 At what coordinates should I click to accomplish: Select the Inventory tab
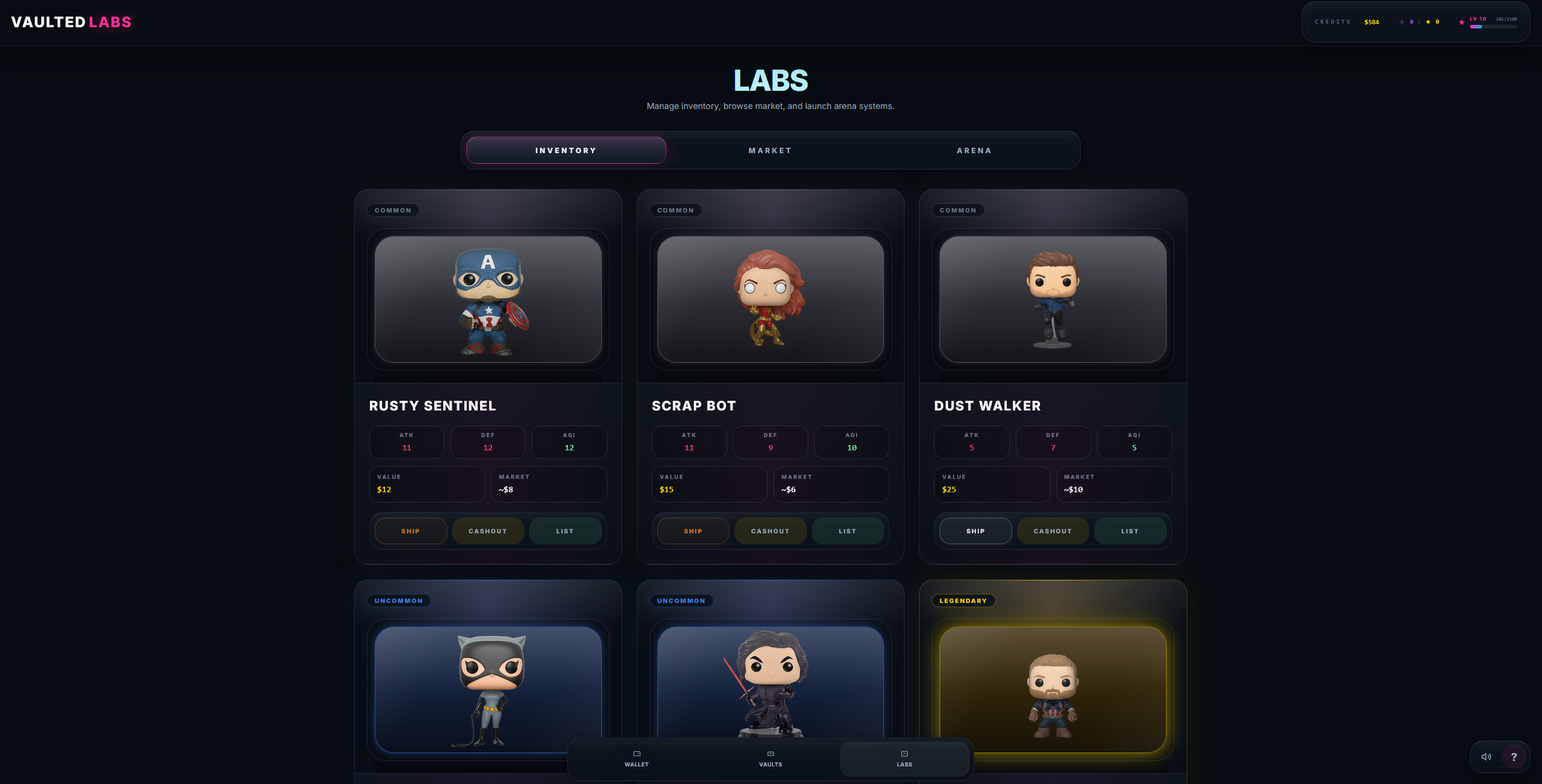pyautogui.click(x=565, y=150)
